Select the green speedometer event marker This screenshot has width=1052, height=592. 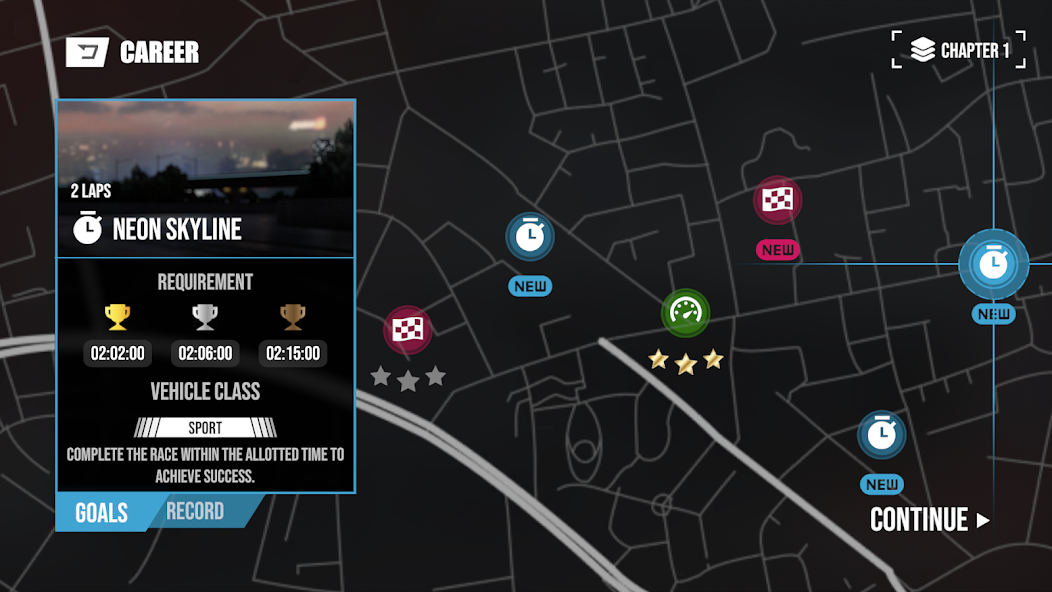[685, 313]
